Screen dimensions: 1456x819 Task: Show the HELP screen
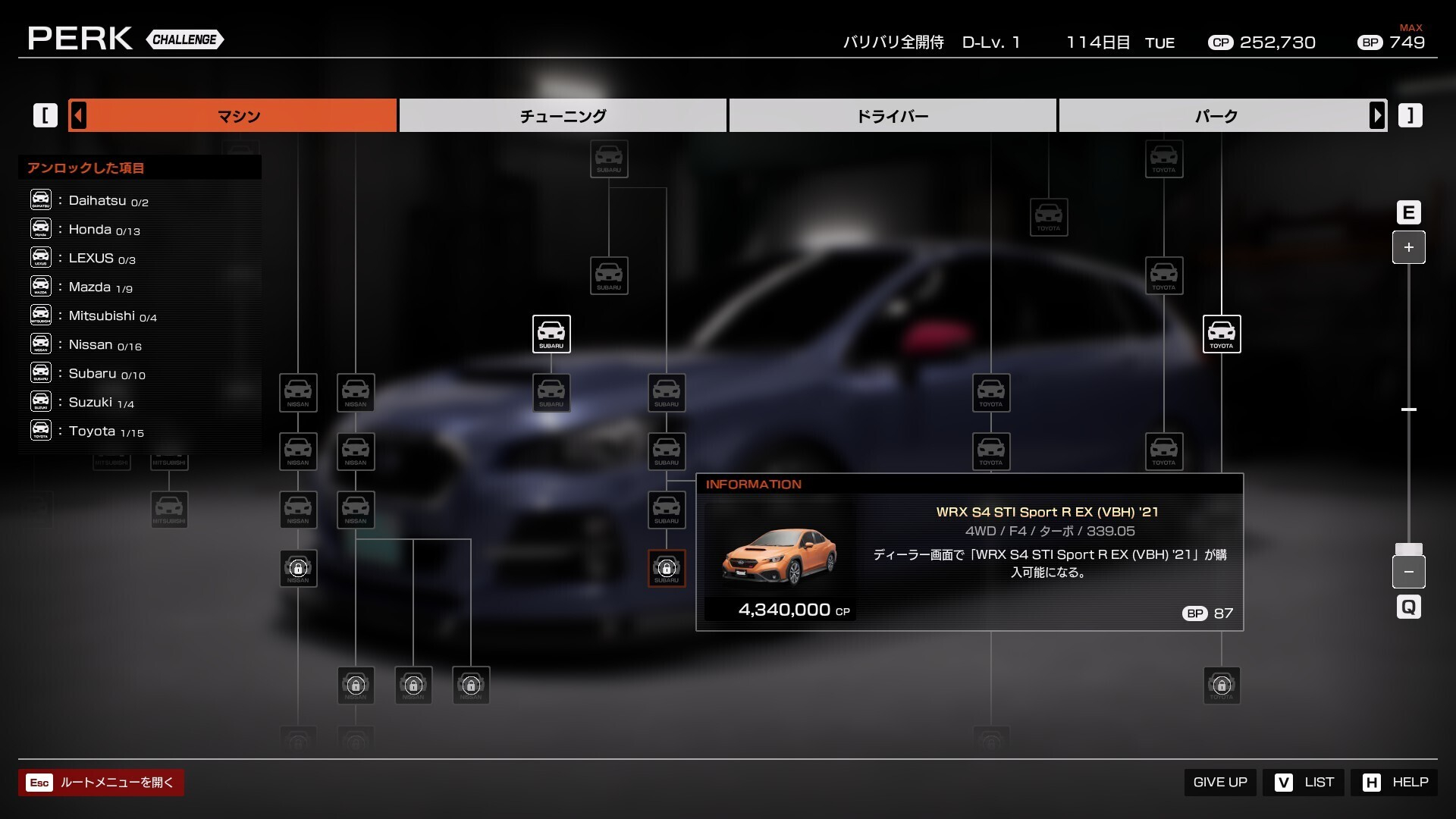(1395, 782)
